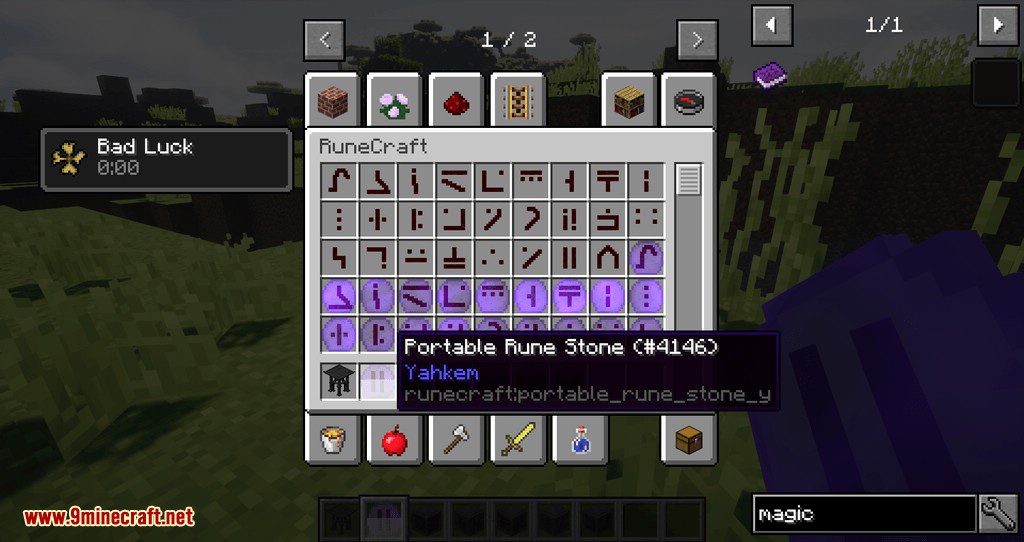The image size is (1024, 542).
Task: Open the potion Brewing tab
Action: pos(579,439)
